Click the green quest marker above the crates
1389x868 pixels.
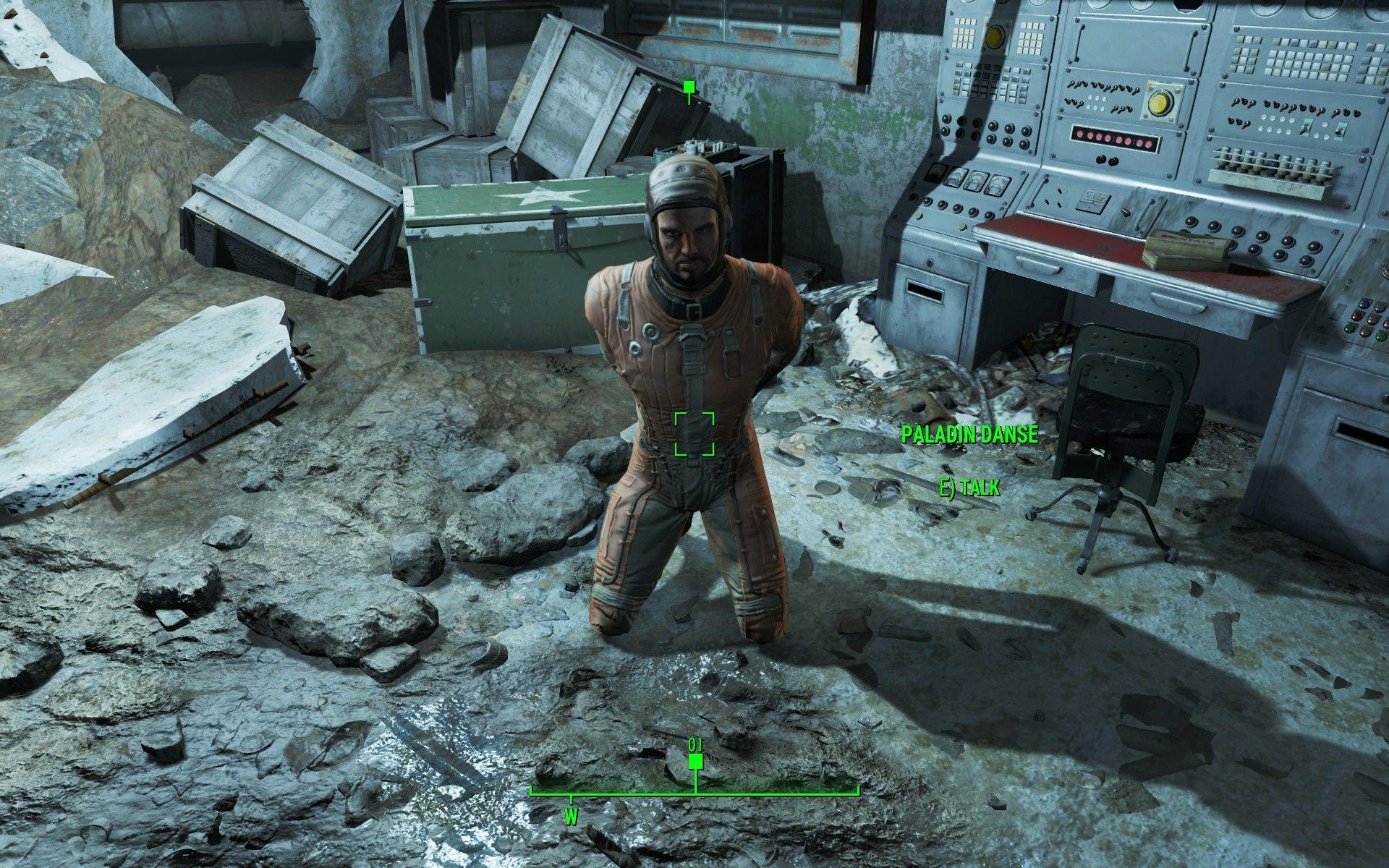(x=688, y=88)
